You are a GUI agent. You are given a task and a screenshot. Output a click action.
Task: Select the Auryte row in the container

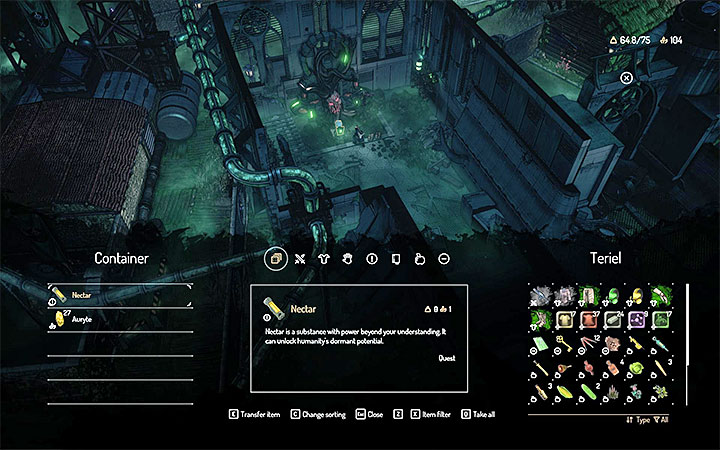(120, 321)
